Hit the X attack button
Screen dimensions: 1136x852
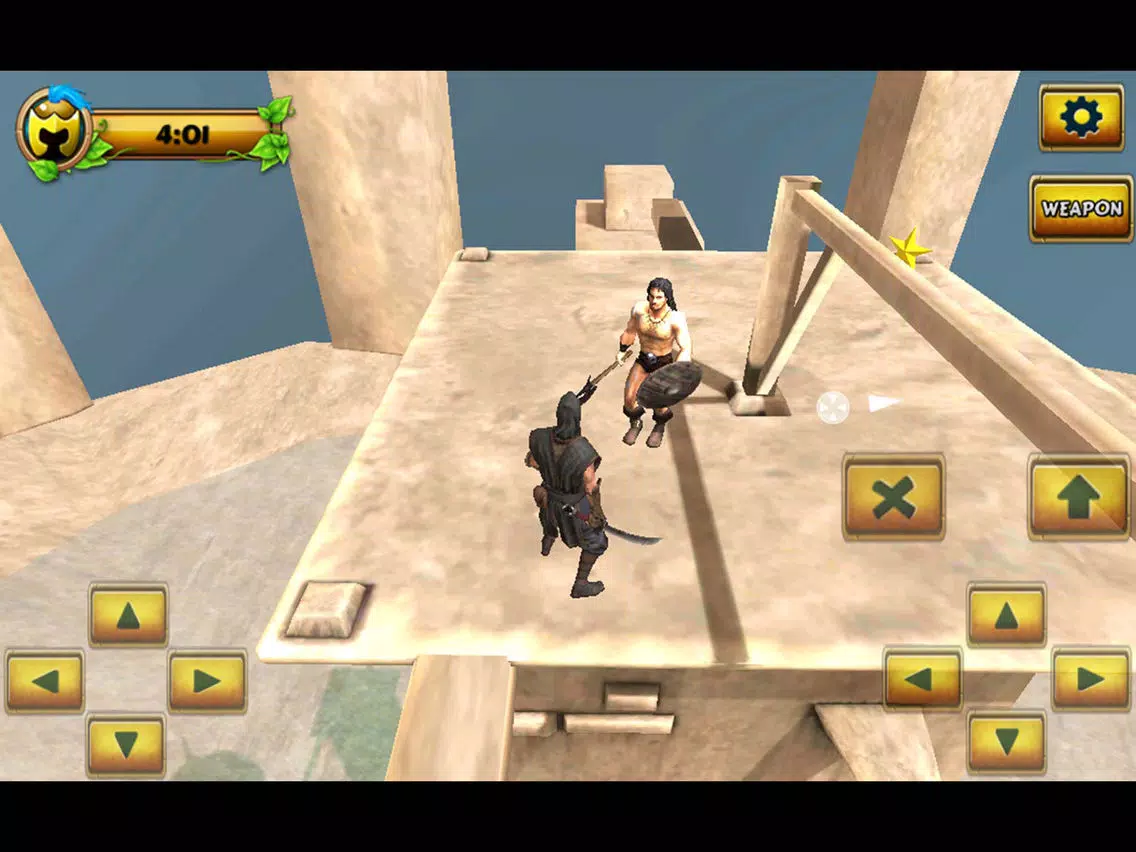pyautogui.click(x=893, y=497)
